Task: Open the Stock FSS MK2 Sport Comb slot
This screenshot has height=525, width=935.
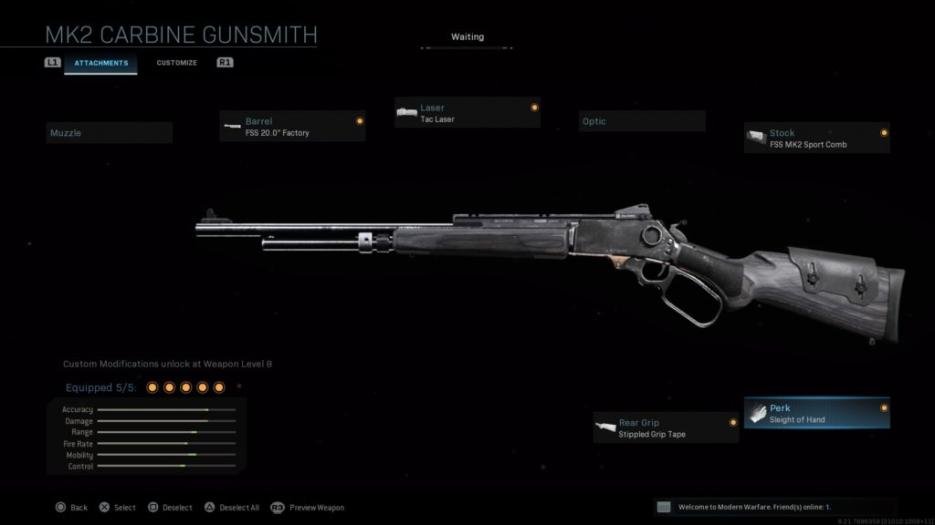Action: [x=816, y=138]
